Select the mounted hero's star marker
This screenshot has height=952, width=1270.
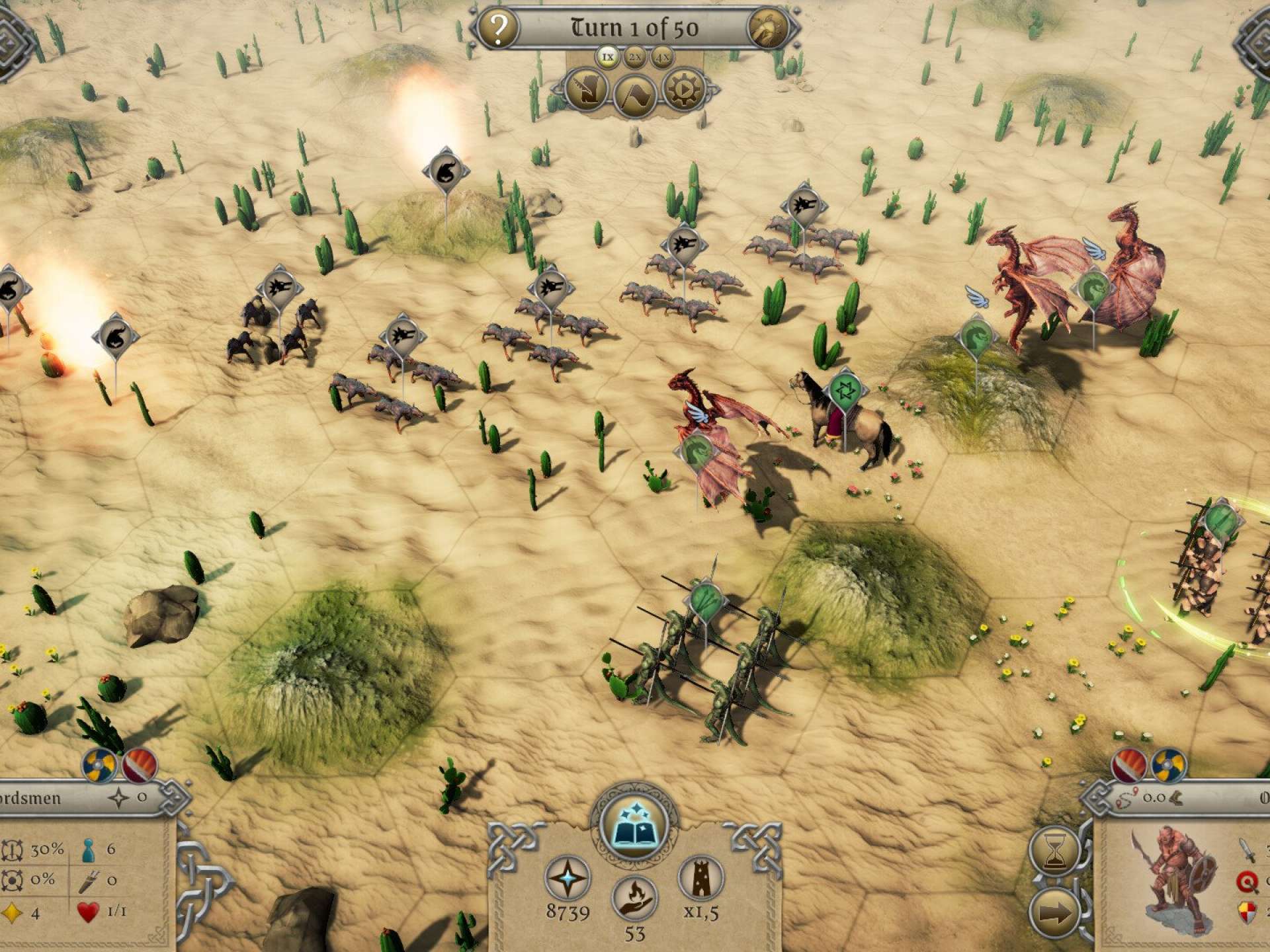click(x=844, y=391)
